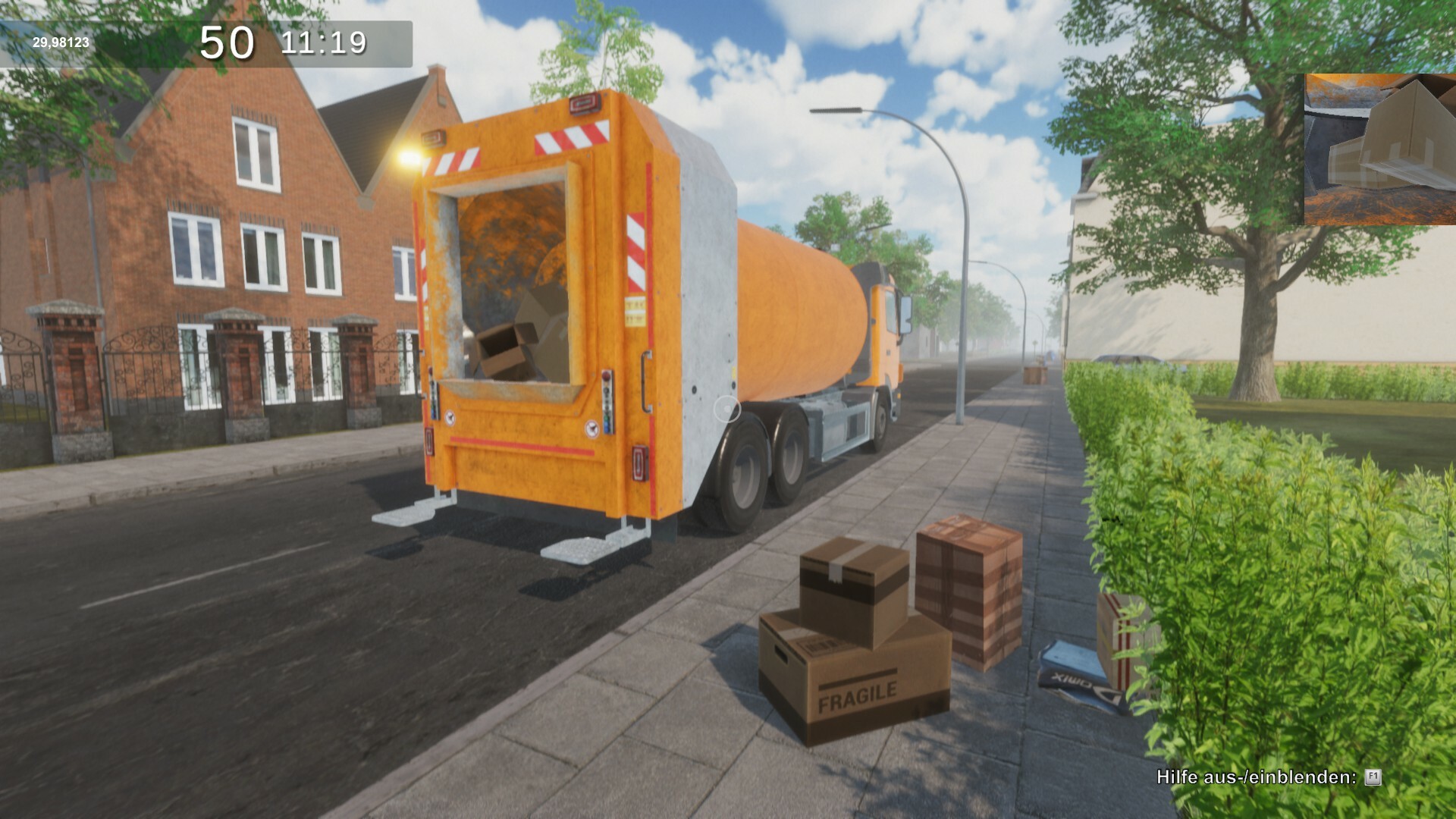Viewport: 1456px width, 819px height.
Task: Select the red stop button on truck panel
Action: (606, 375)
